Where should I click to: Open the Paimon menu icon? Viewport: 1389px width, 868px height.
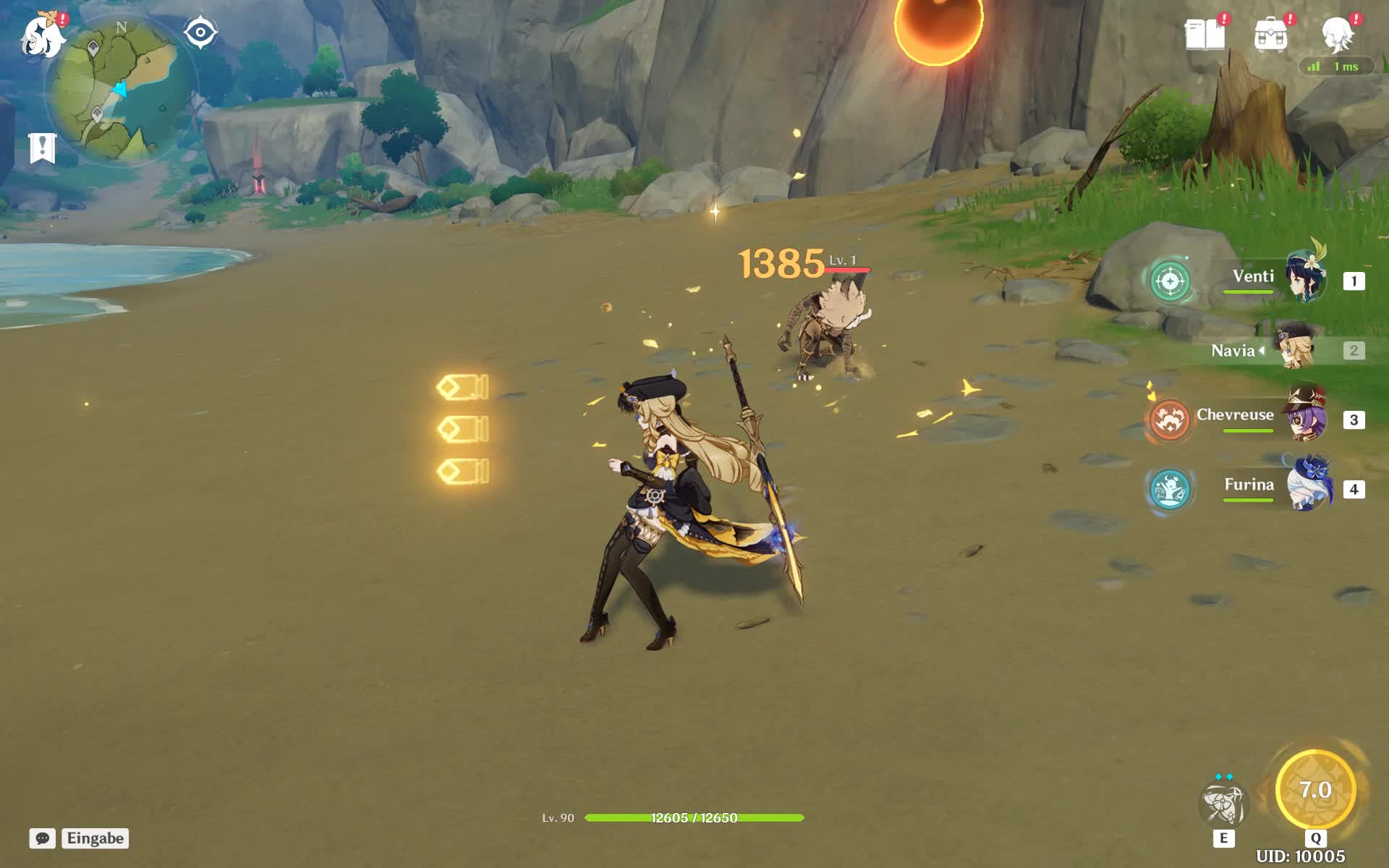click(x=42, y=36)
